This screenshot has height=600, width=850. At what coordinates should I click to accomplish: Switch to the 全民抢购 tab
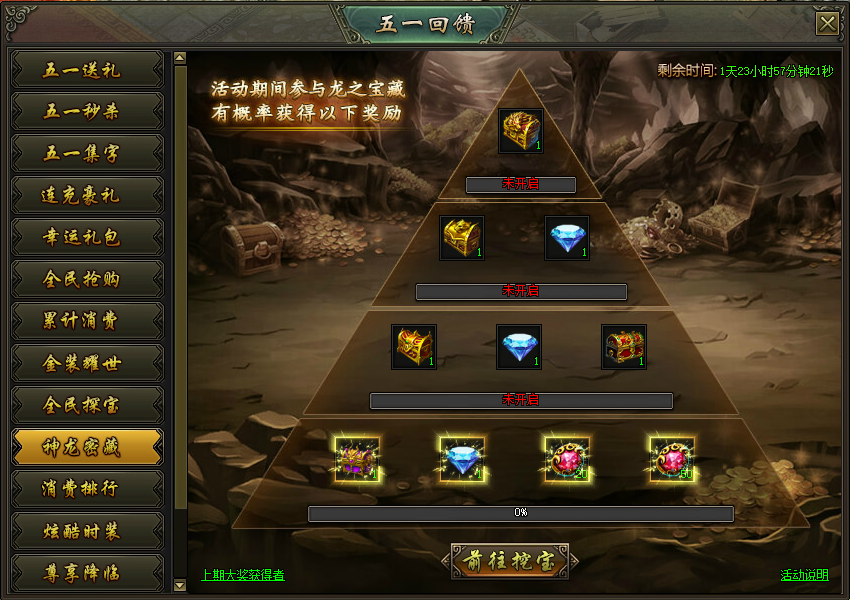(x=87, y=279)
